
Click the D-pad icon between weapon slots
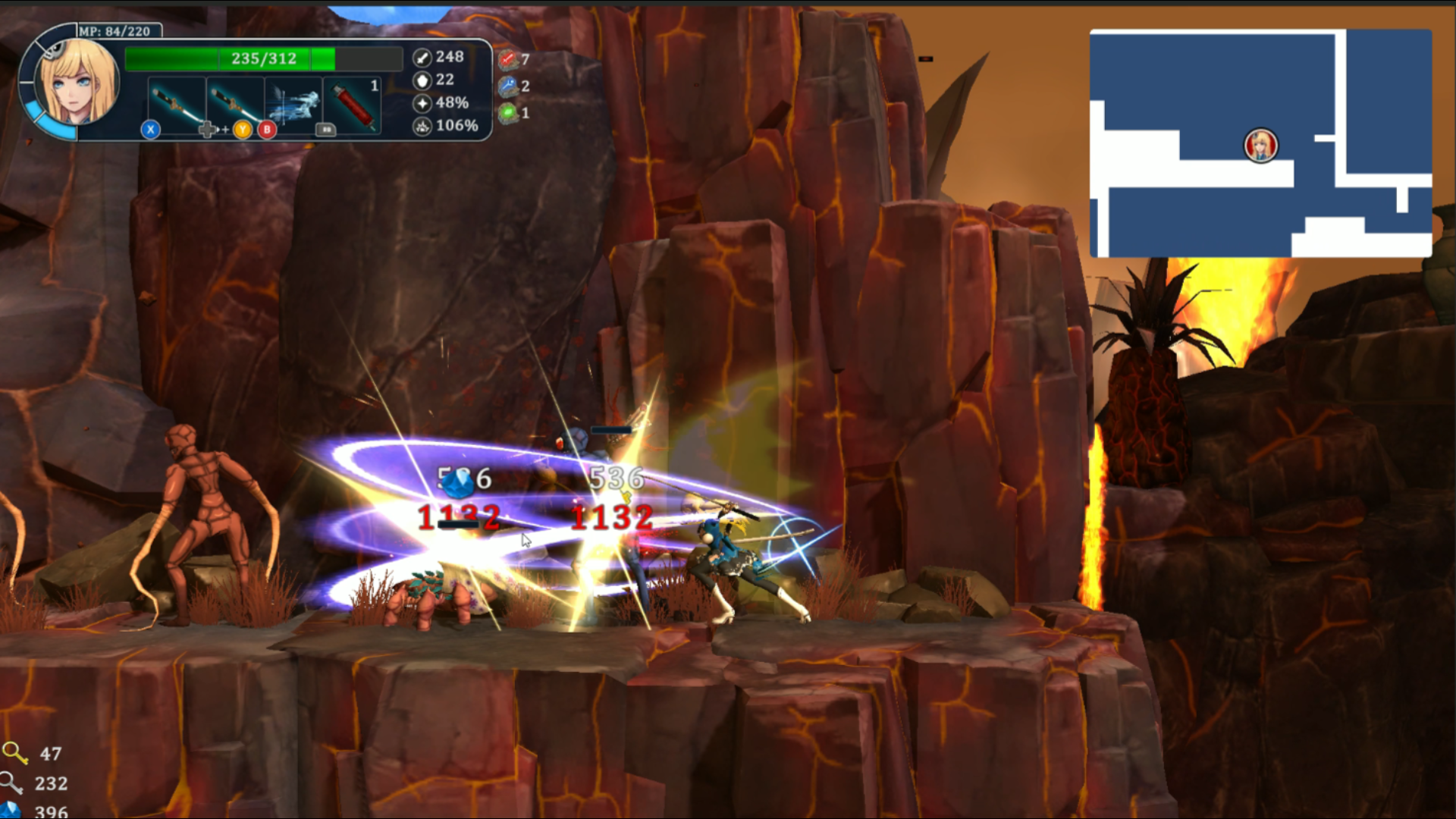pos(209,130)
